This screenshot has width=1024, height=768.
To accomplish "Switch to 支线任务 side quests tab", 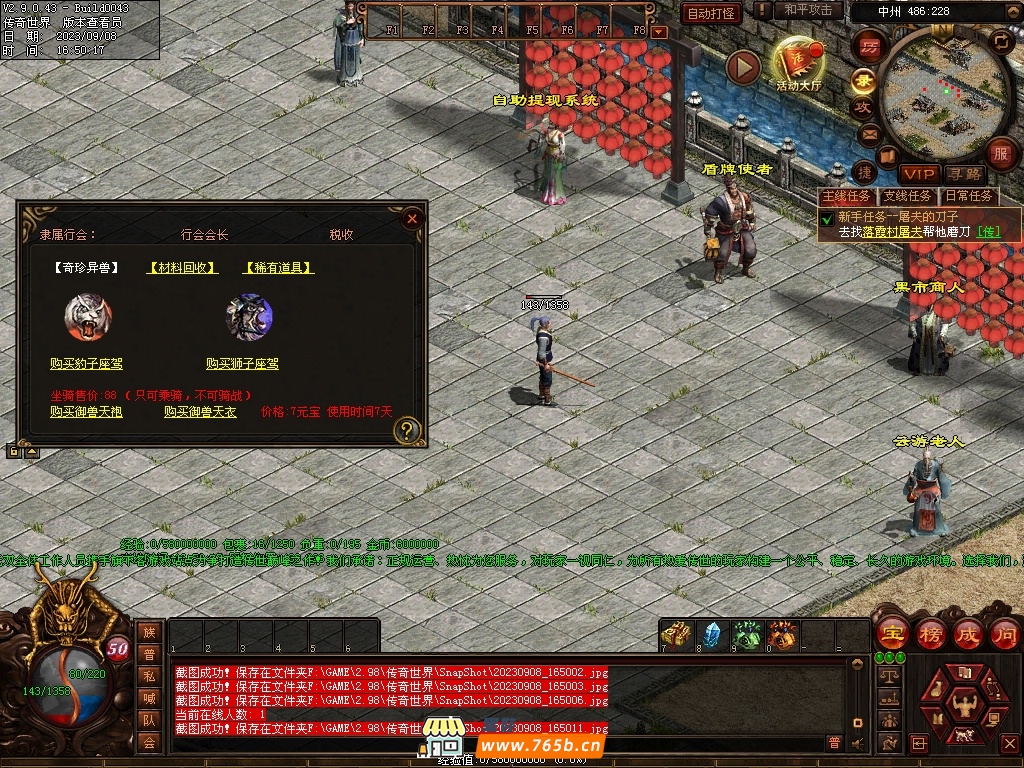I will click(907, 196).
